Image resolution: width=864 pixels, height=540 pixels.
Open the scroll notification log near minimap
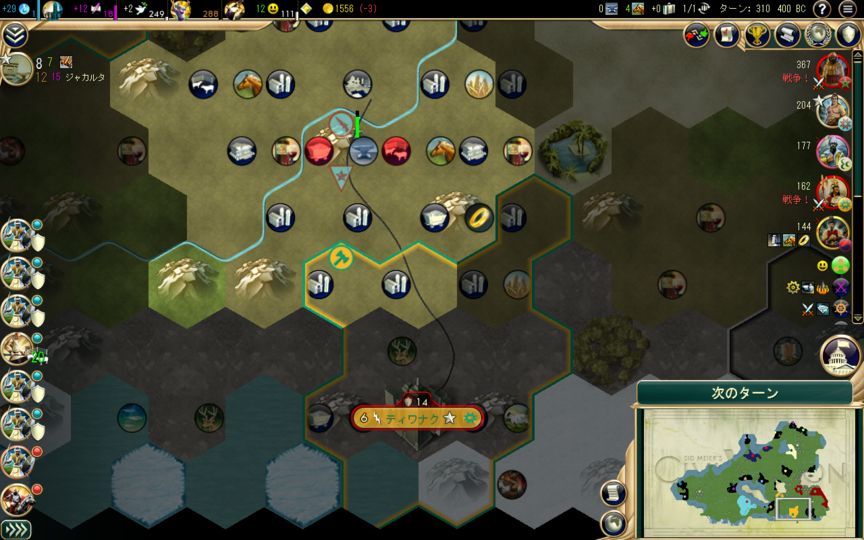pos(615,493)
